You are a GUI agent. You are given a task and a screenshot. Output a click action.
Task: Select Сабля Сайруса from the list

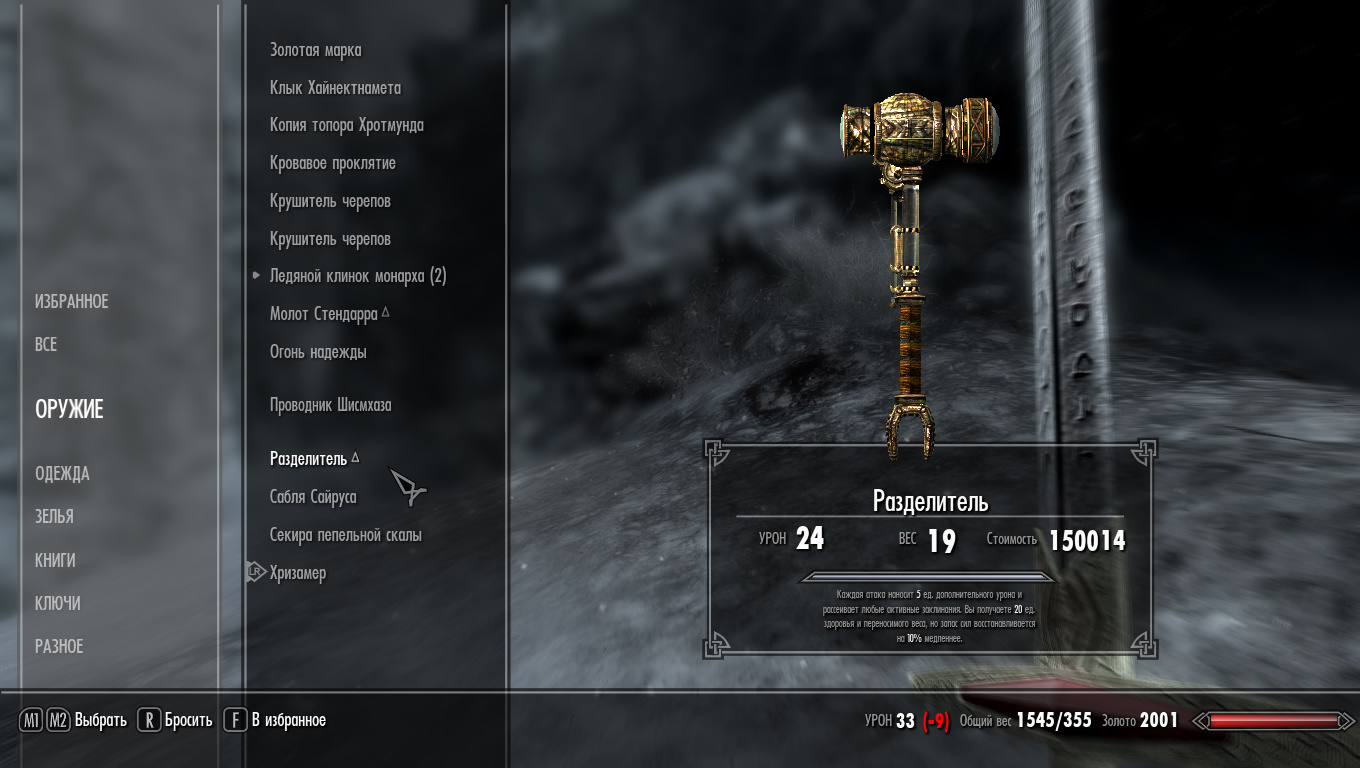[313, 497]
